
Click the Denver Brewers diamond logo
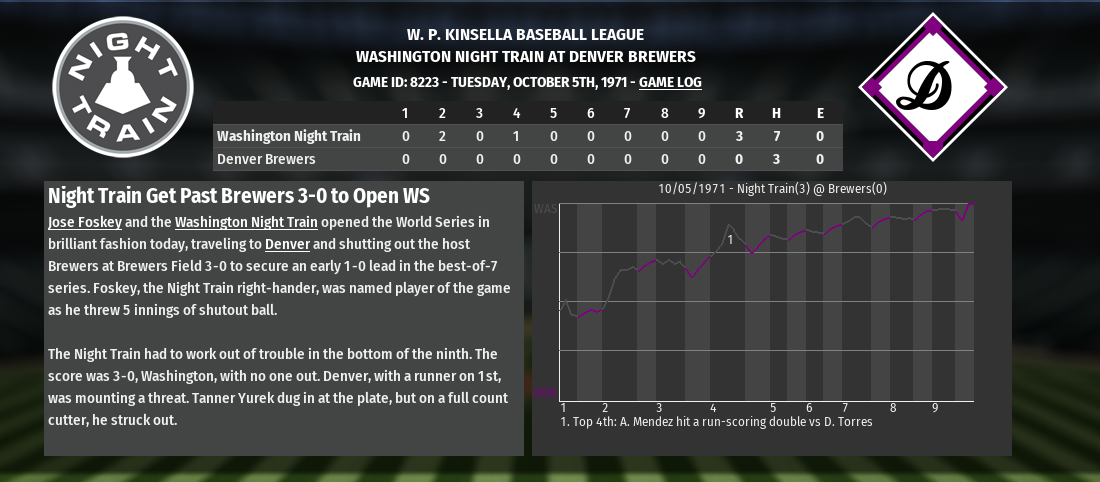[933, 87]
